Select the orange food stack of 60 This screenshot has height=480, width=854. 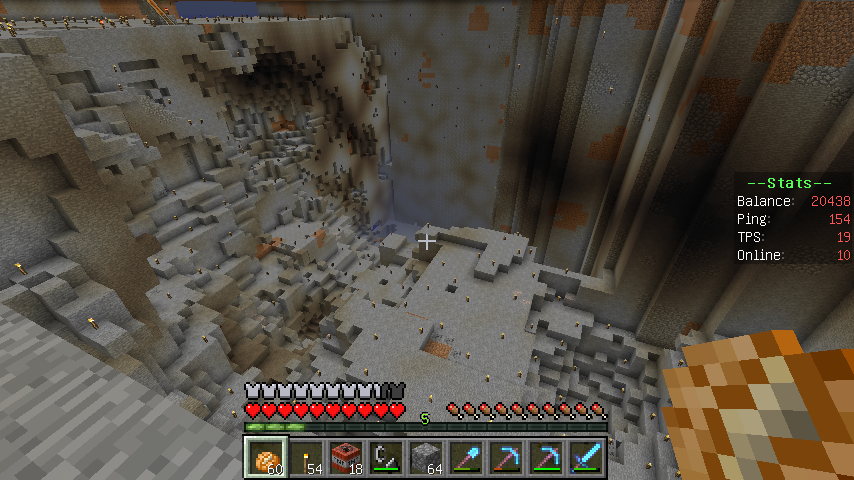(x=267, y=458)
